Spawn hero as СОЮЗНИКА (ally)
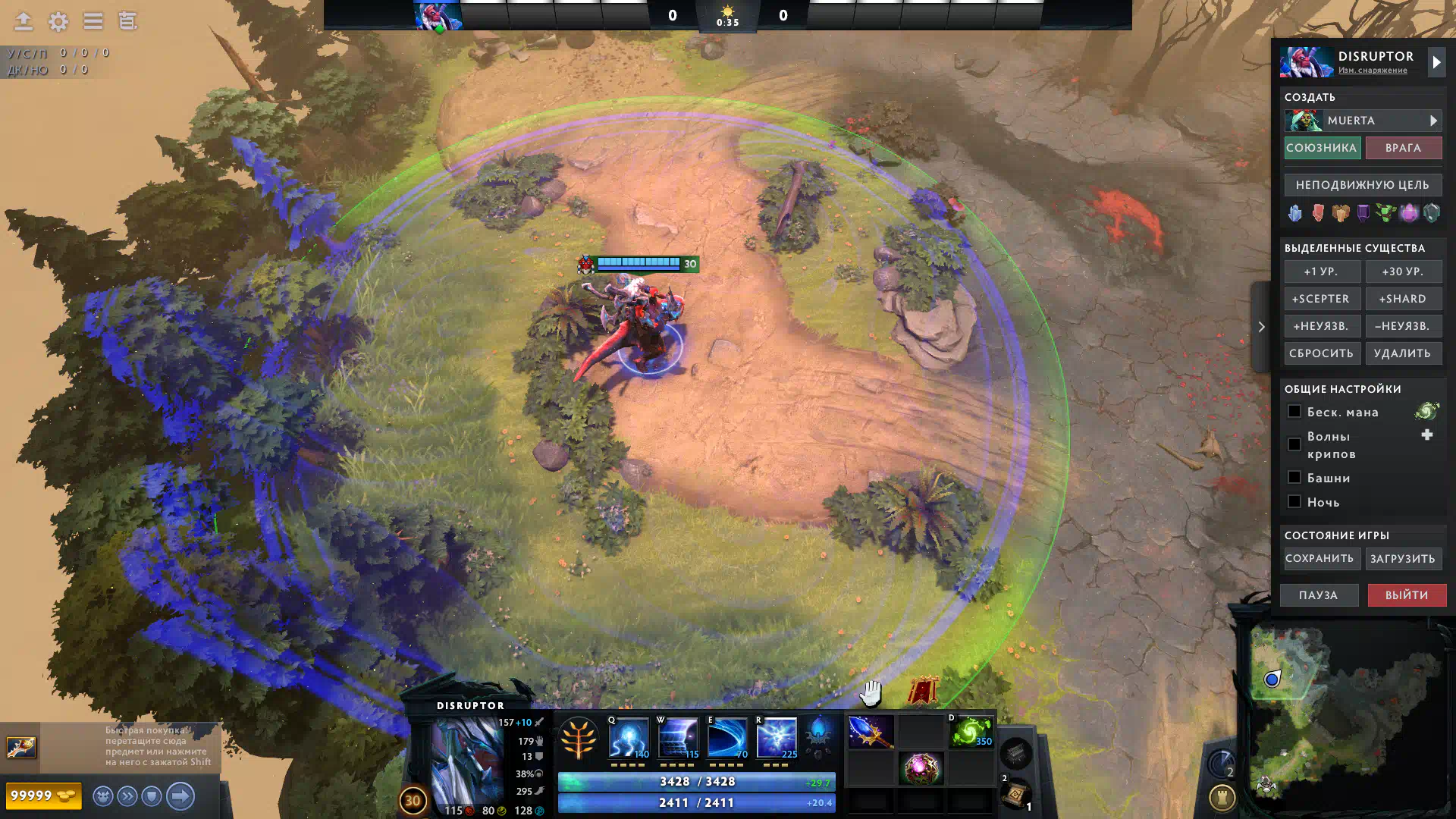Screen dimensions: 1456x819 (1321, 148)
